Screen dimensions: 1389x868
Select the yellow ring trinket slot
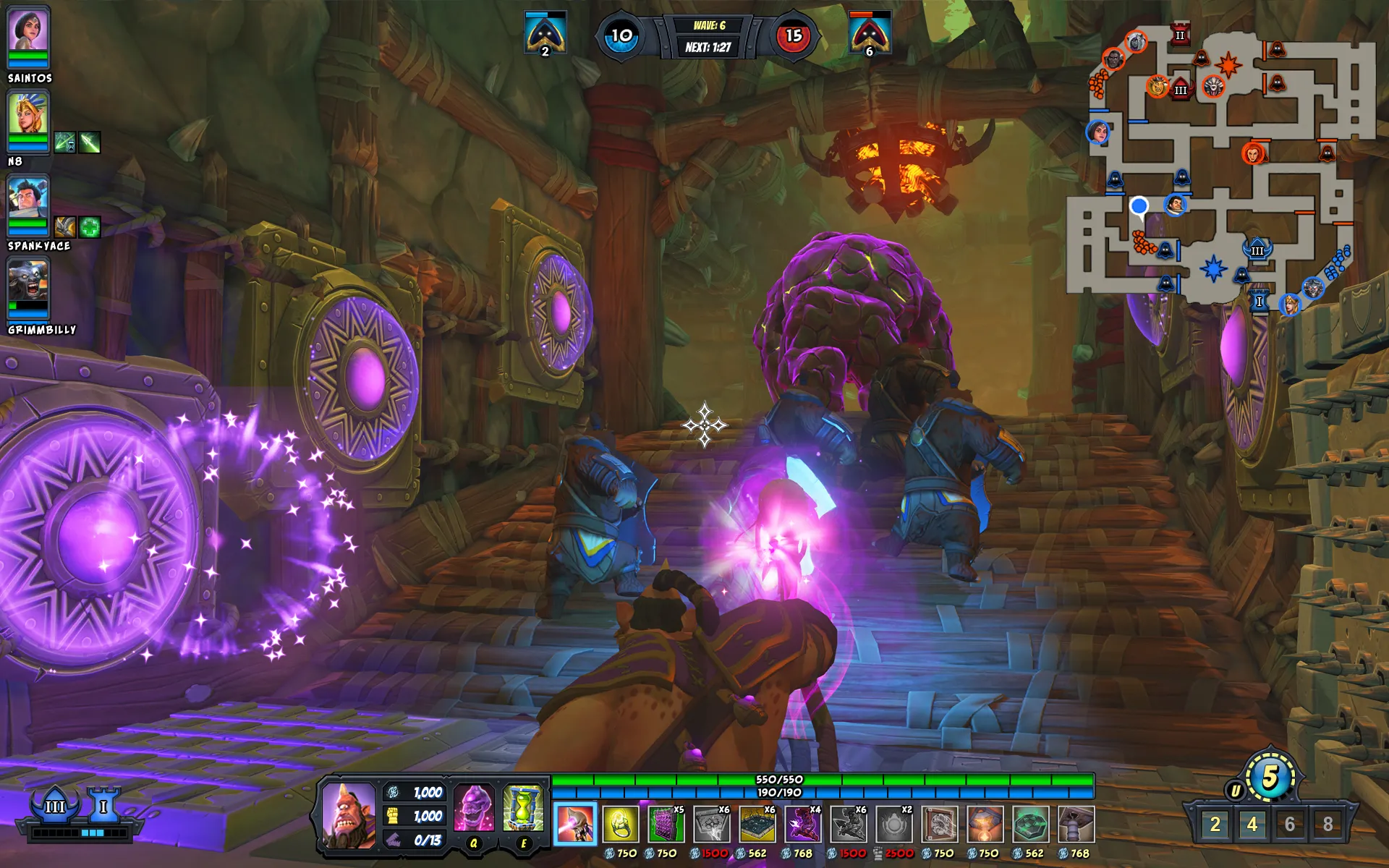(621, 825)
